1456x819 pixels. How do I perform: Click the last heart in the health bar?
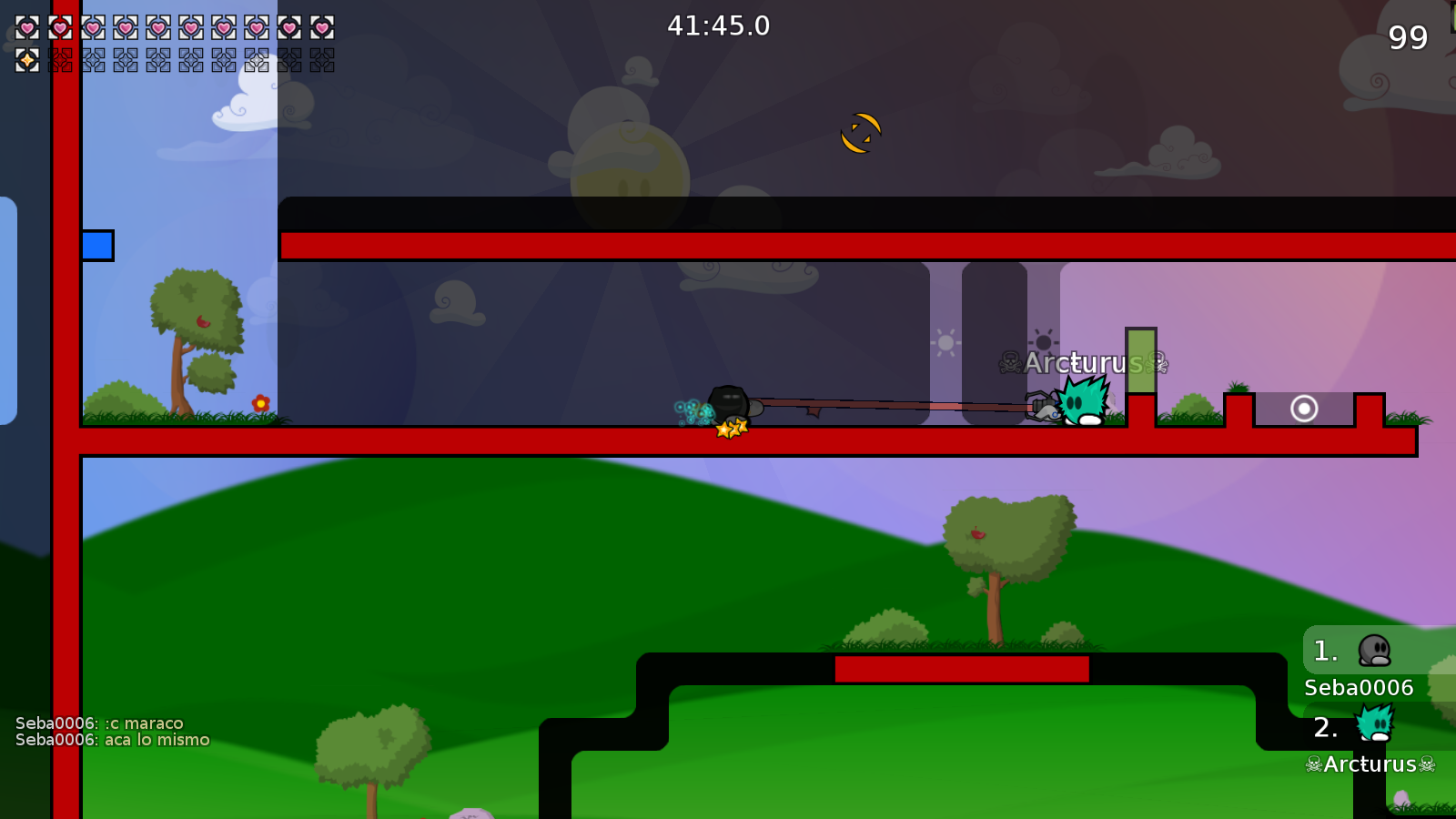(320, 28)
